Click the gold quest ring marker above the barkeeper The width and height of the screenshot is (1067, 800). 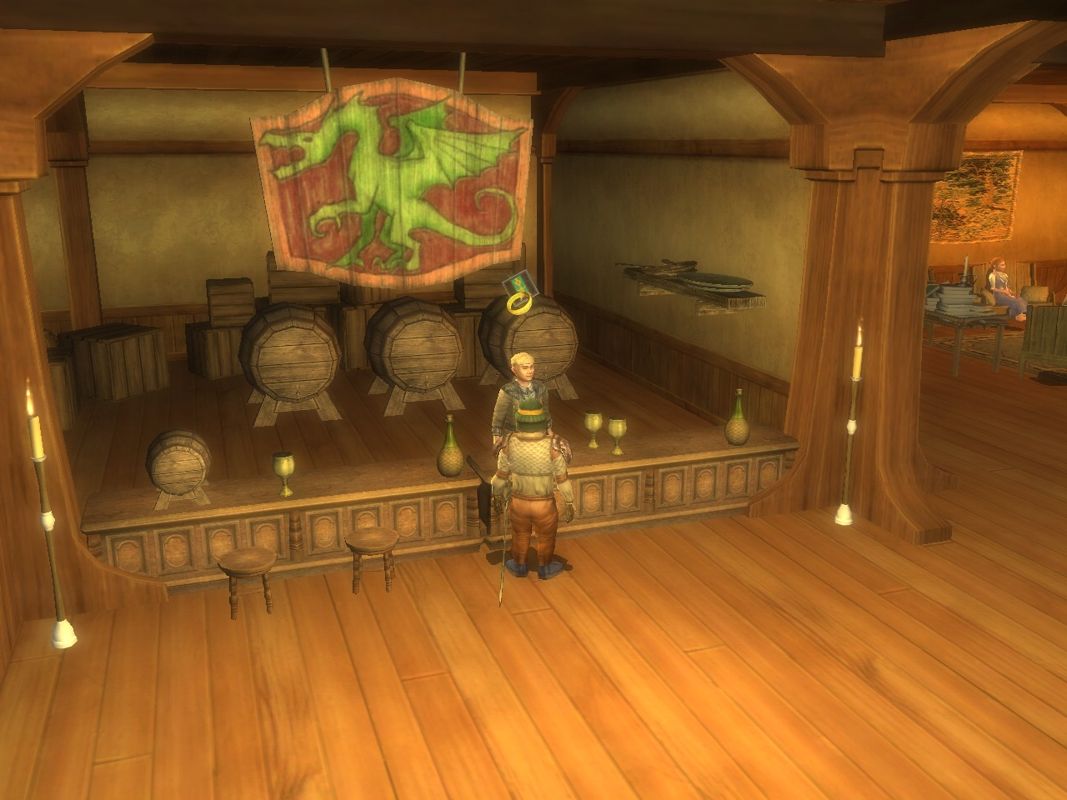520,300
